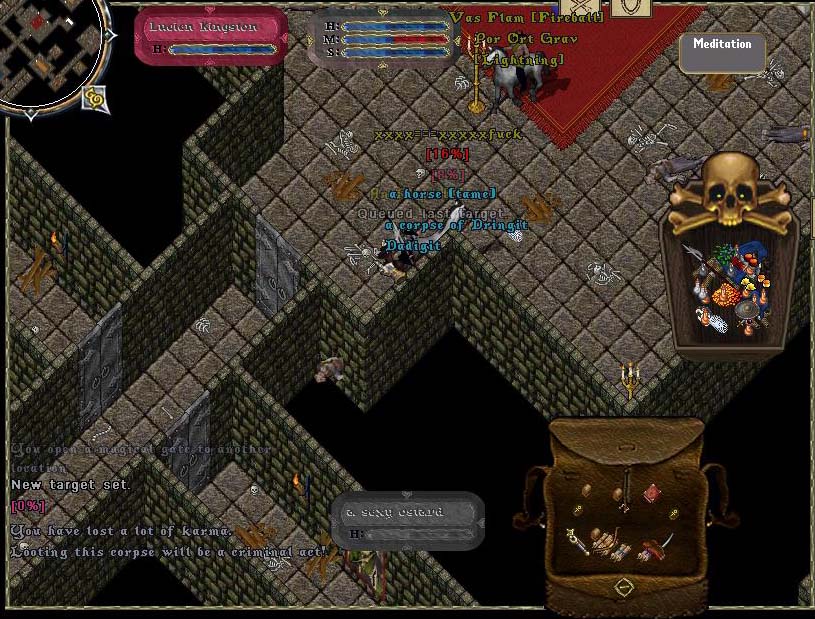
Task: Pick the round shield in the corpse container
Action: click(746, 310)
